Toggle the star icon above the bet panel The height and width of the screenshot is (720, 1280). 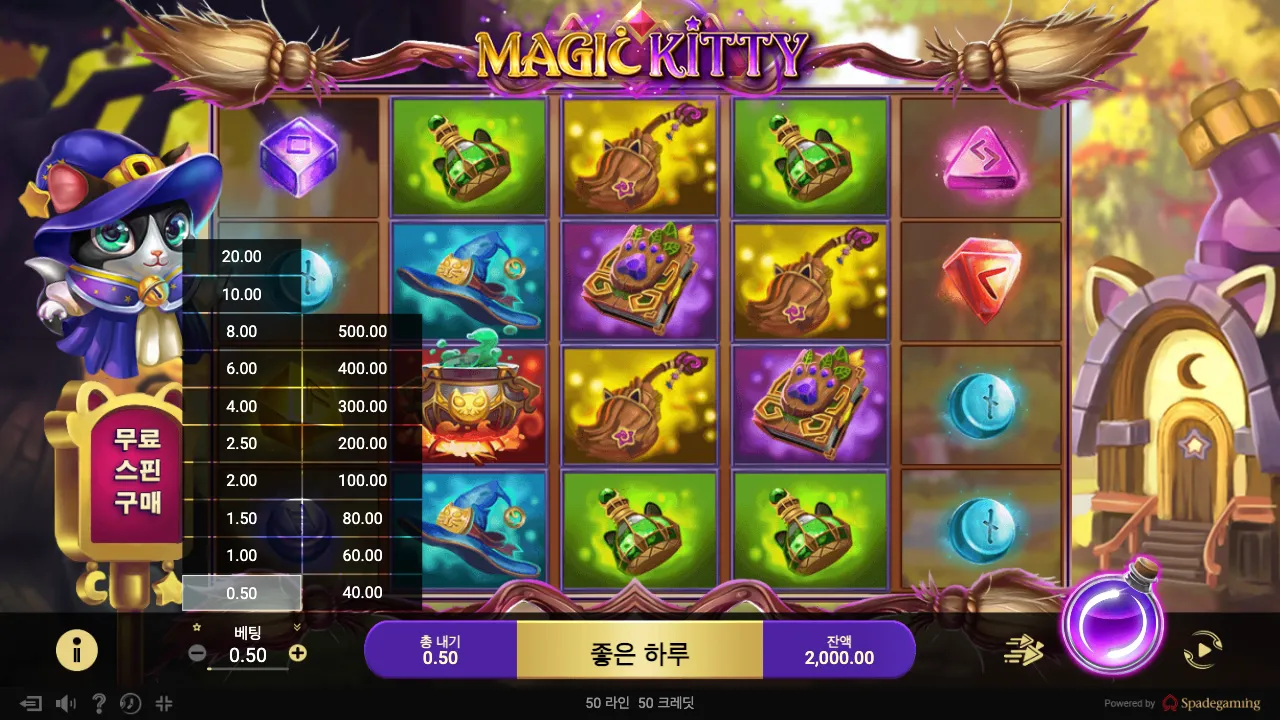195,624
